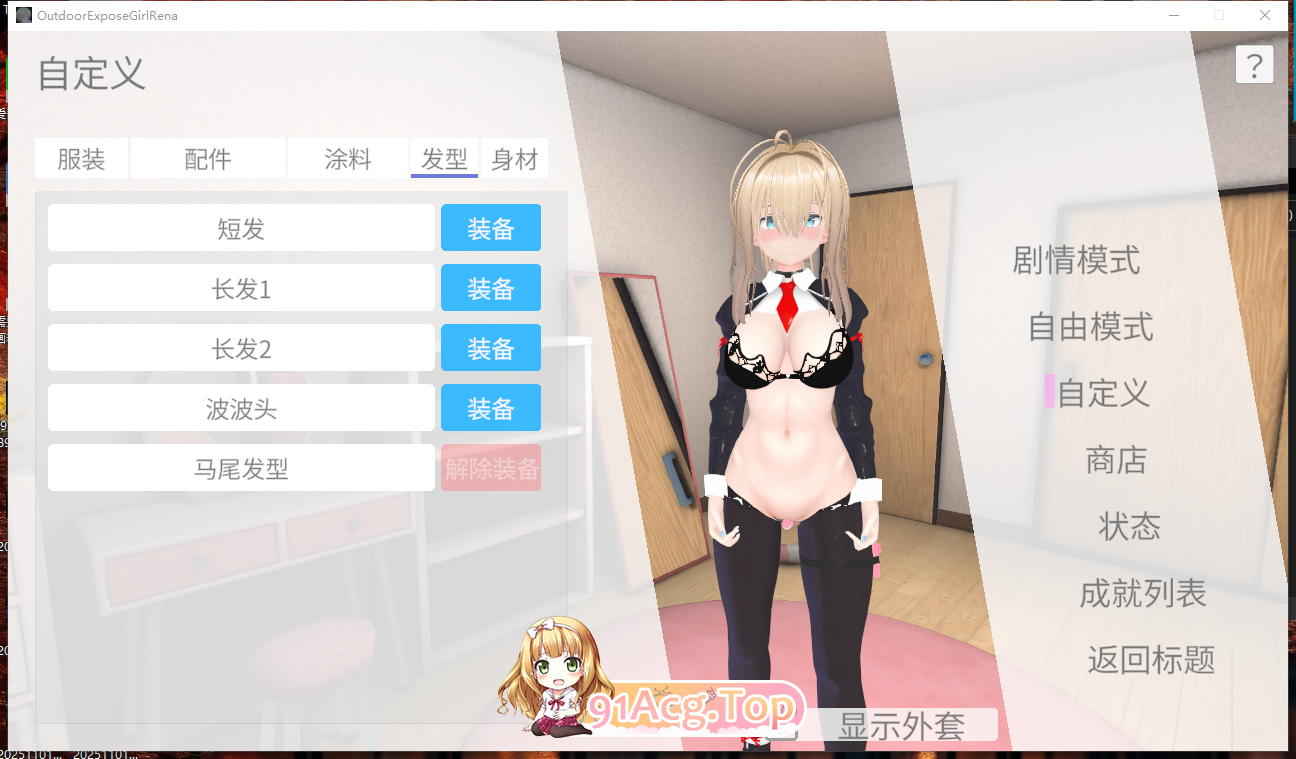This screenshot has height=759, width=1296.
Task: Unequip the 马尾发型 ponytail hairstyle
Action: [x=491, y=467]
